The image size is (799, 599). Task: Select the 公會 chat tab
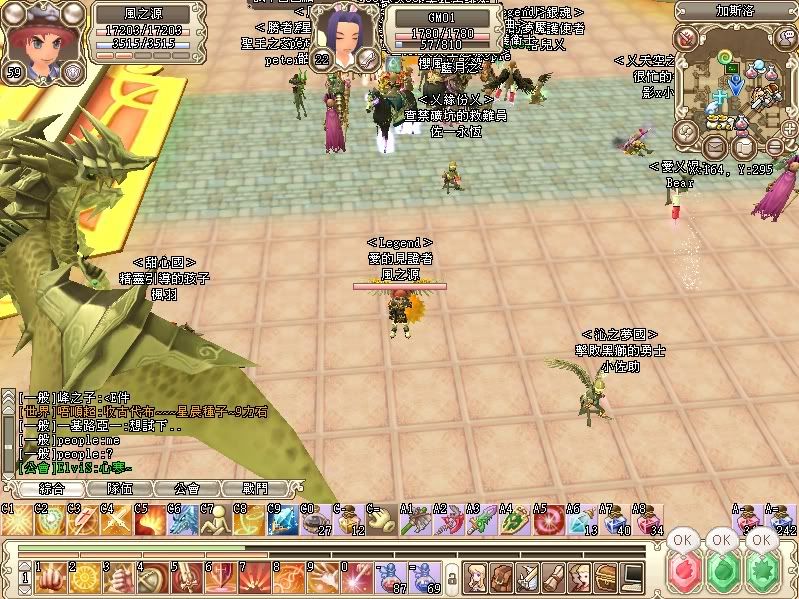185,489
